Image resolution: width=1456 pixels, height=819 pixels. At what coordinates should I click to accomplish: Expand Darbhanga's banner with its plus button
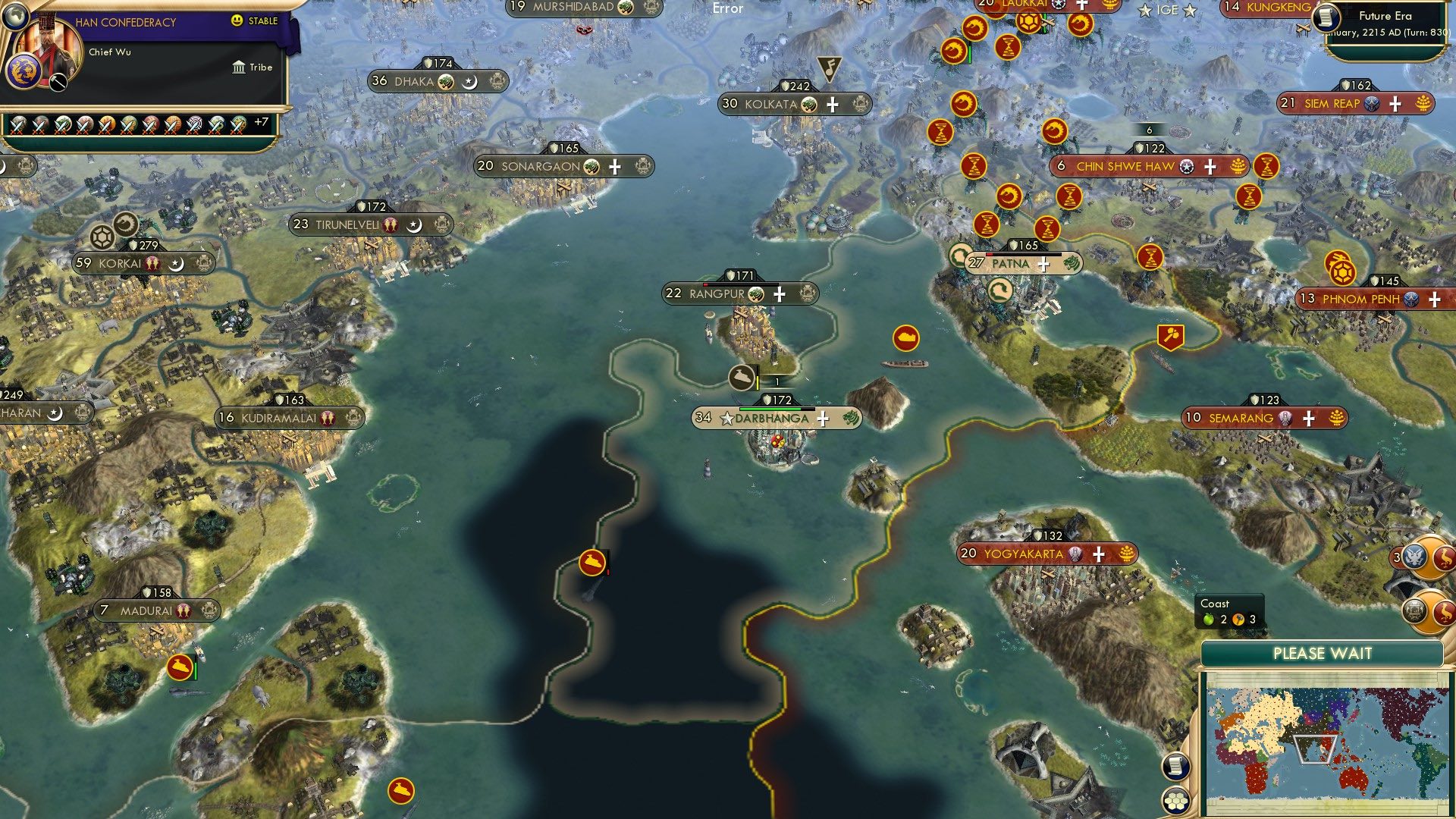823,419
